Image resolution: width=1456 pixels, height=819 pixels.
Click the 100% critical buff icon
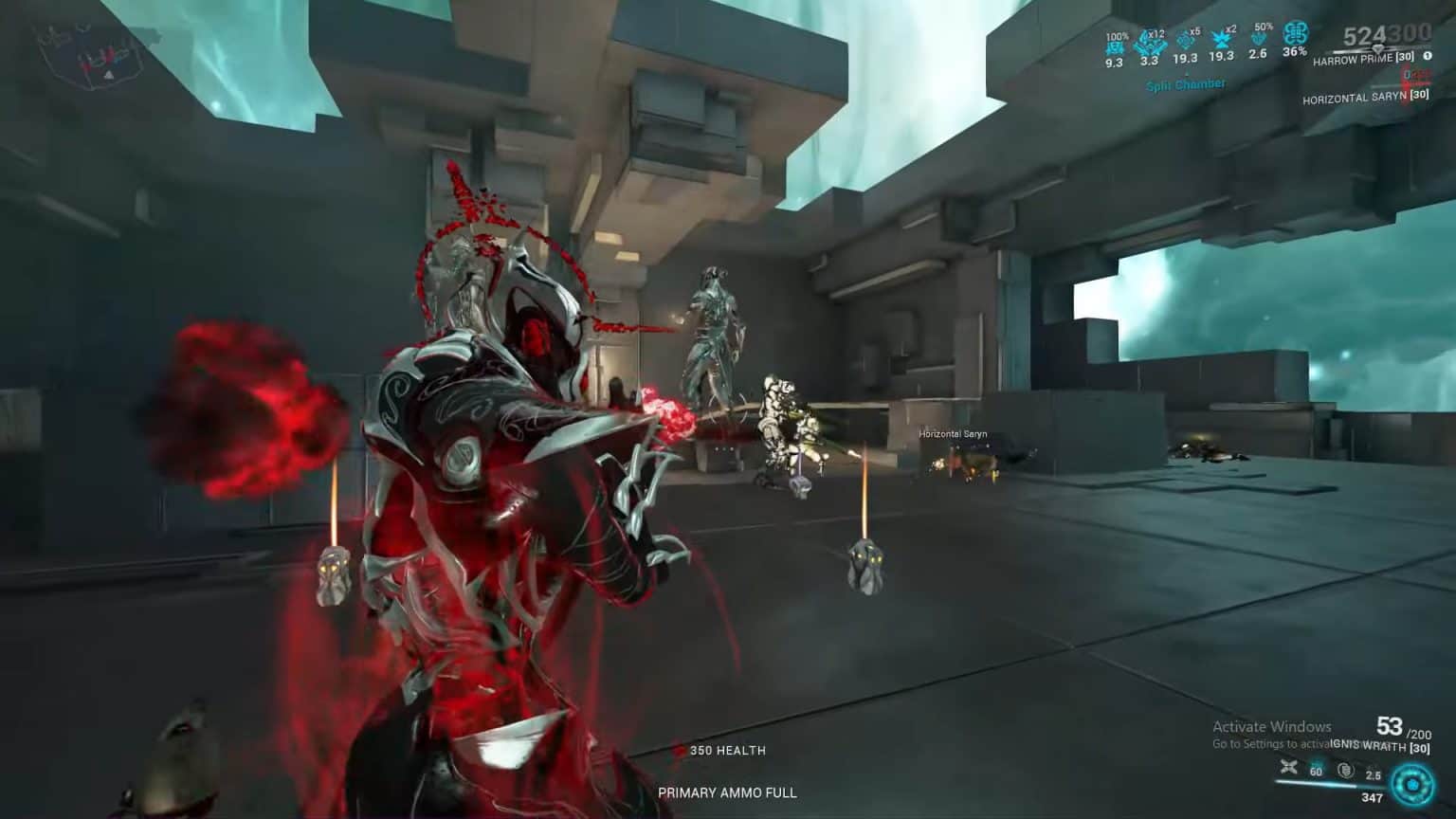click(x=1115, y=45)
